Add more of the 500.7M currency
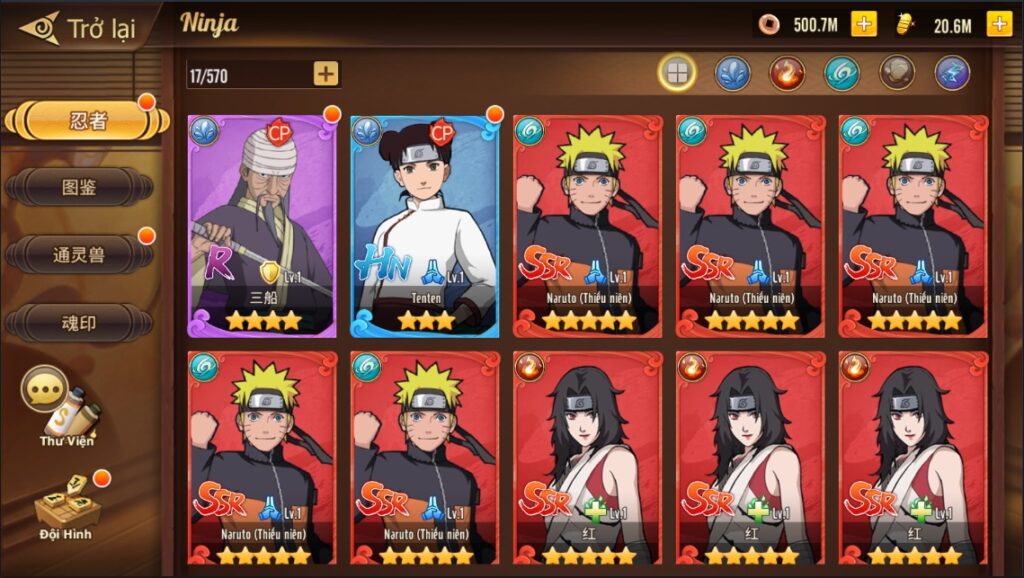Image resolution: width=1024 pixels, height=578 pixels. (x=864, y=25)
